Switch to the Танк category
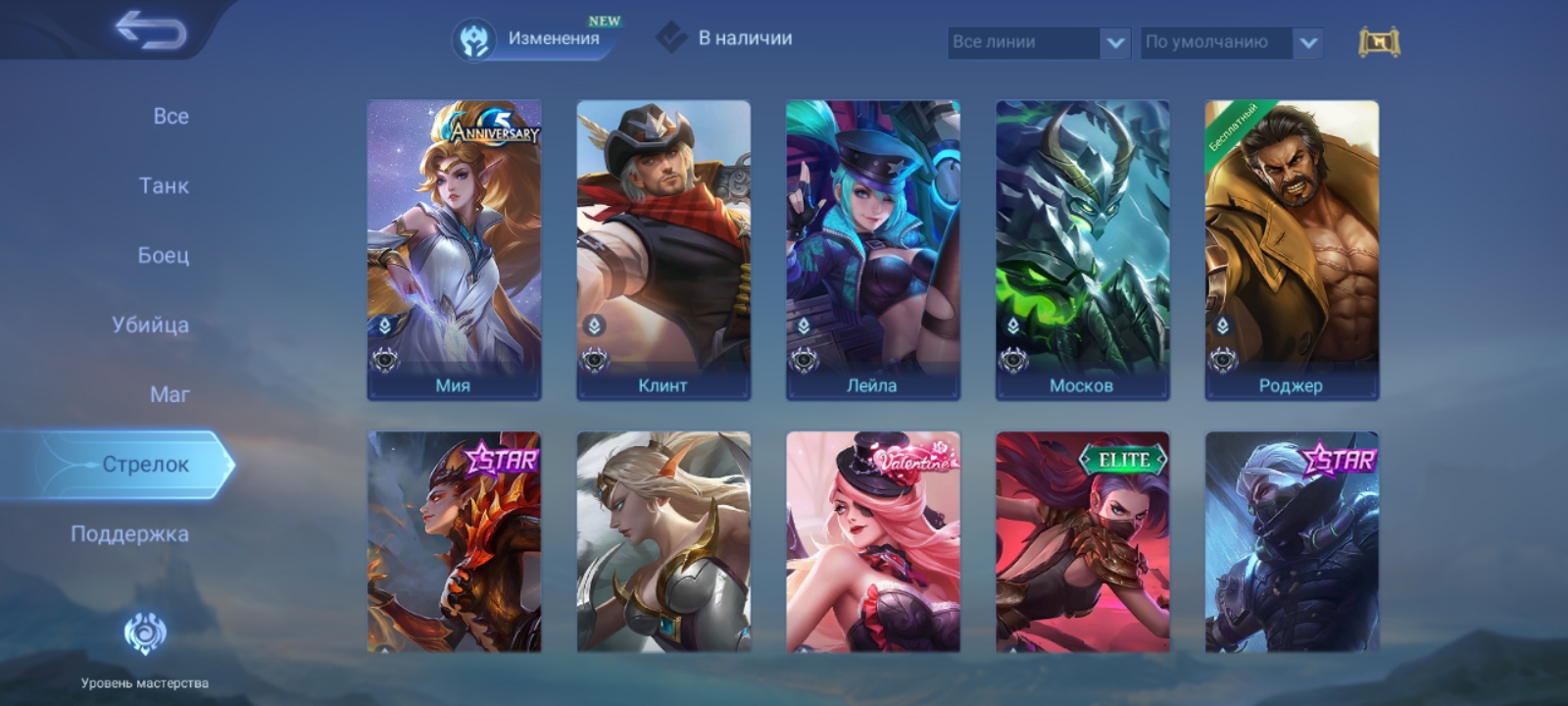The image size is (1568, 706). click(x=164, y=185)
